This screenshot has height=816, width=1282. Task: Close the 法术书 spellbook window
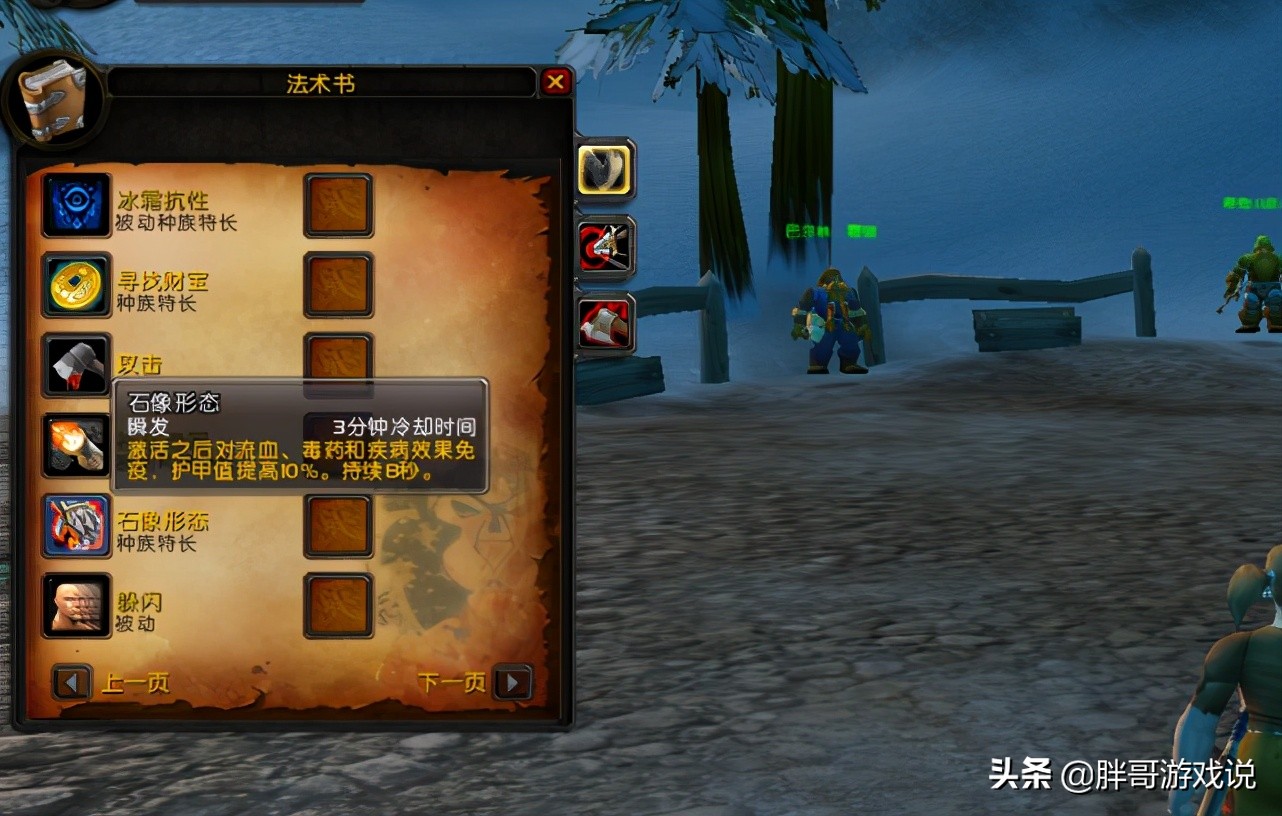click(x=557, y=83)
